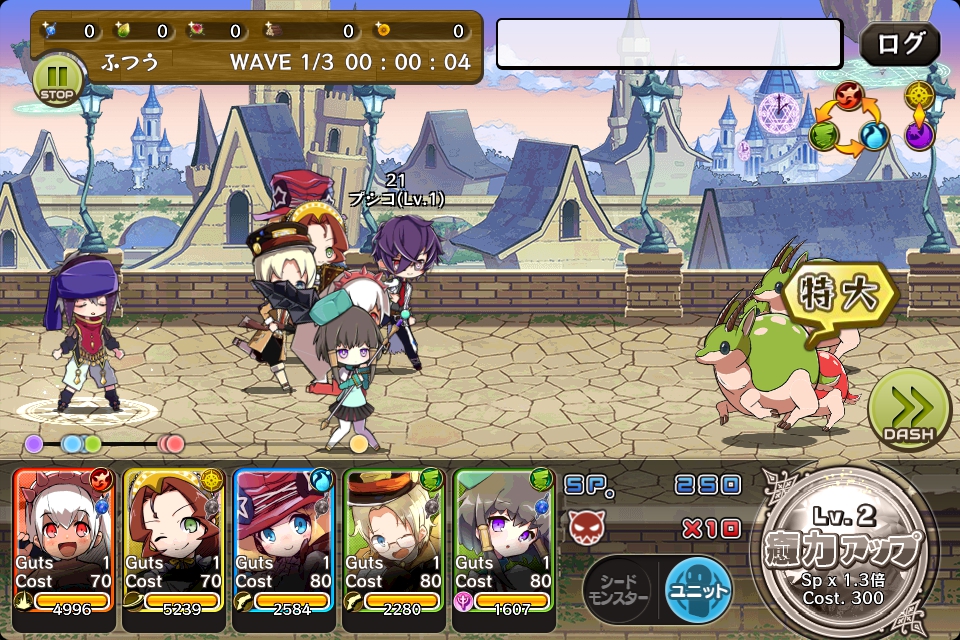Click the empty message box at top

coord(669,44)
